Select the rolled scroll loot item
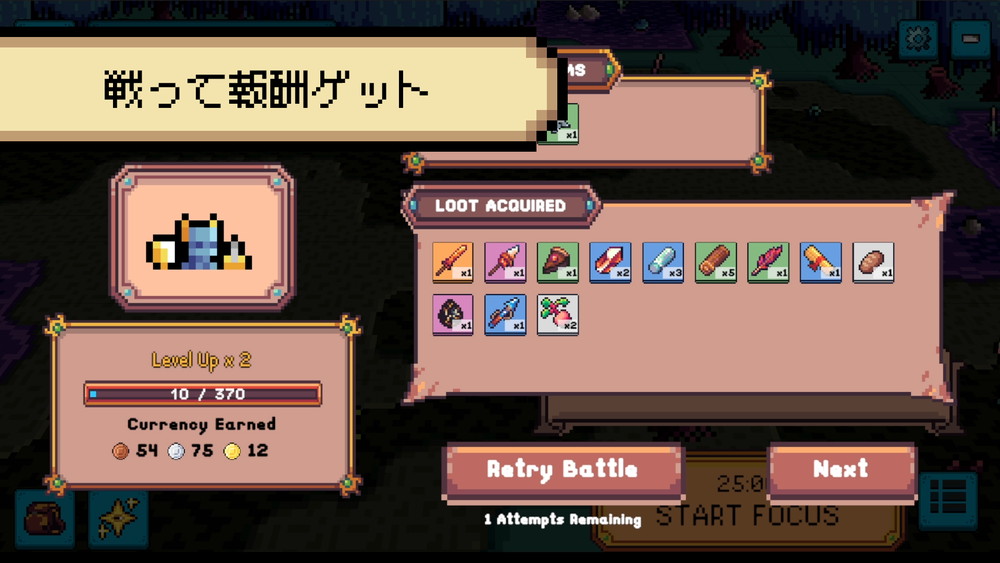This screenshot has height=563, width=1000. [820, 262]
